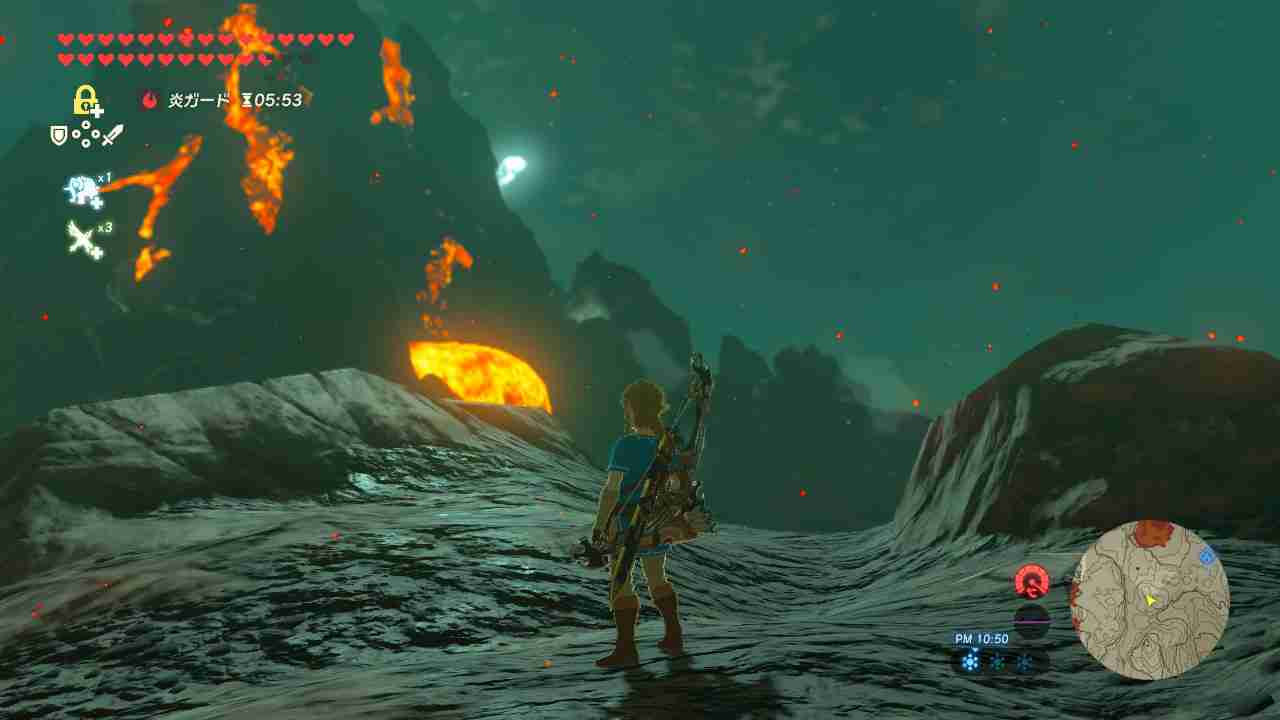Click the yellow padlock icon
The height and width of the screenshot is (720, 1280).
87,100
